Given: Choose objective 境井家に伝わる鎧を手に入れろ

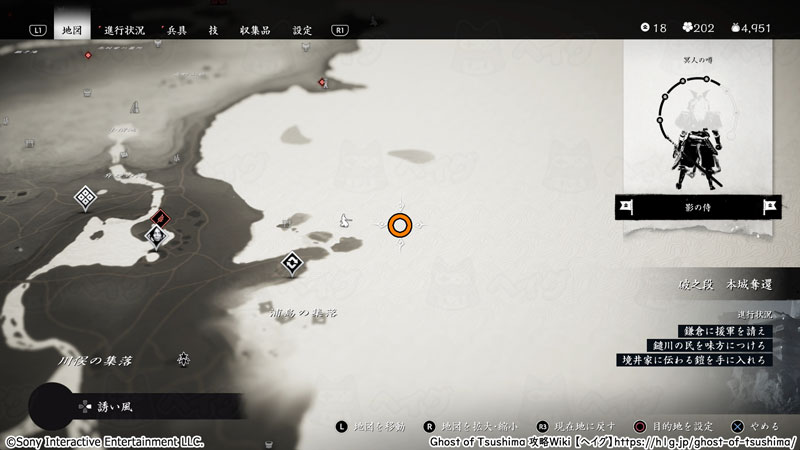Looking at the screenshot, I should (x=696, y=359).
